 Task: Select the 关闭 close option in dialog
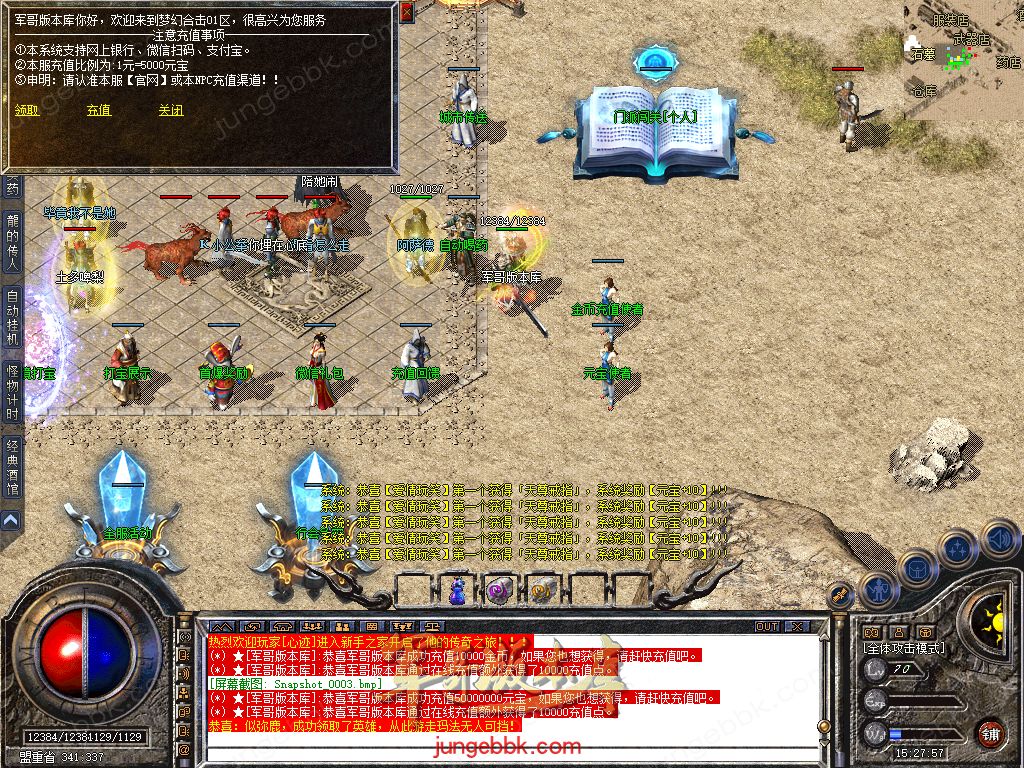(x=171, y=111)
